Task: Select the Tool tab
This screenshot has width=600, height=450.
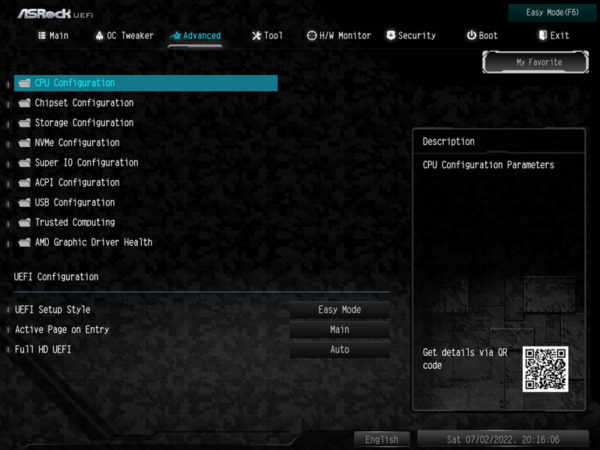Action: [x=267, y=35]
